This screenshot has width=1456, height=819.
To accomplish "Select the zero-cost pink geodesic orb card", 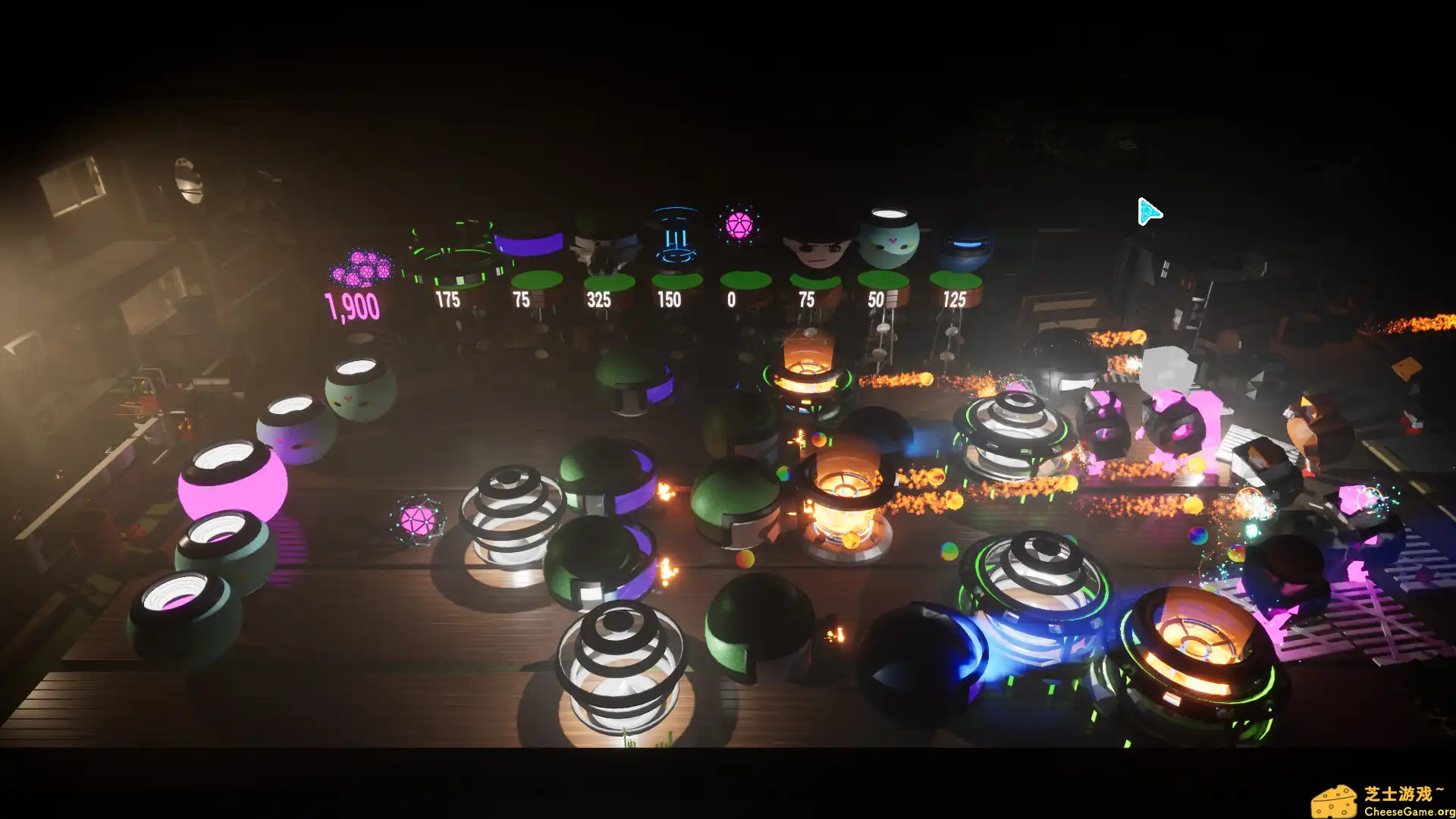I will pos(738,227).
